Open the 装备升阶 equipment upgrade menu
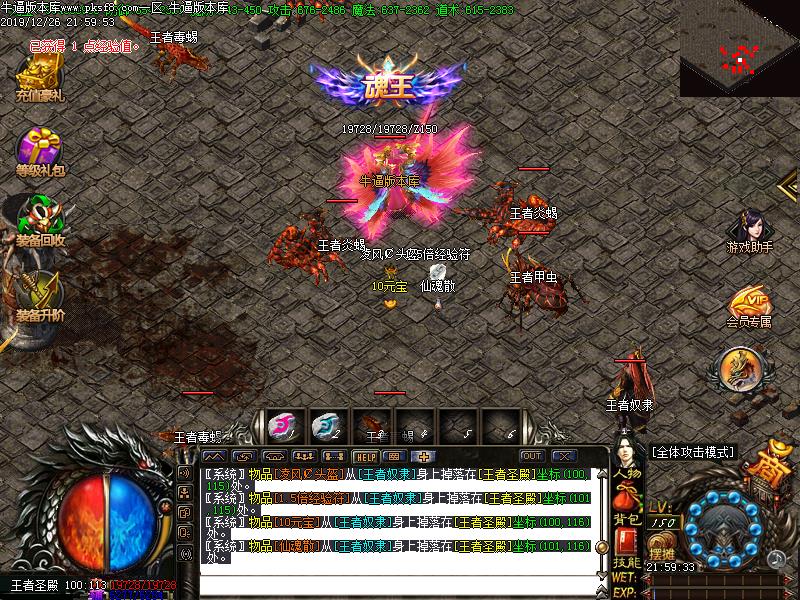800x600 pixels. pyautogui.click(x=39, y=295)
